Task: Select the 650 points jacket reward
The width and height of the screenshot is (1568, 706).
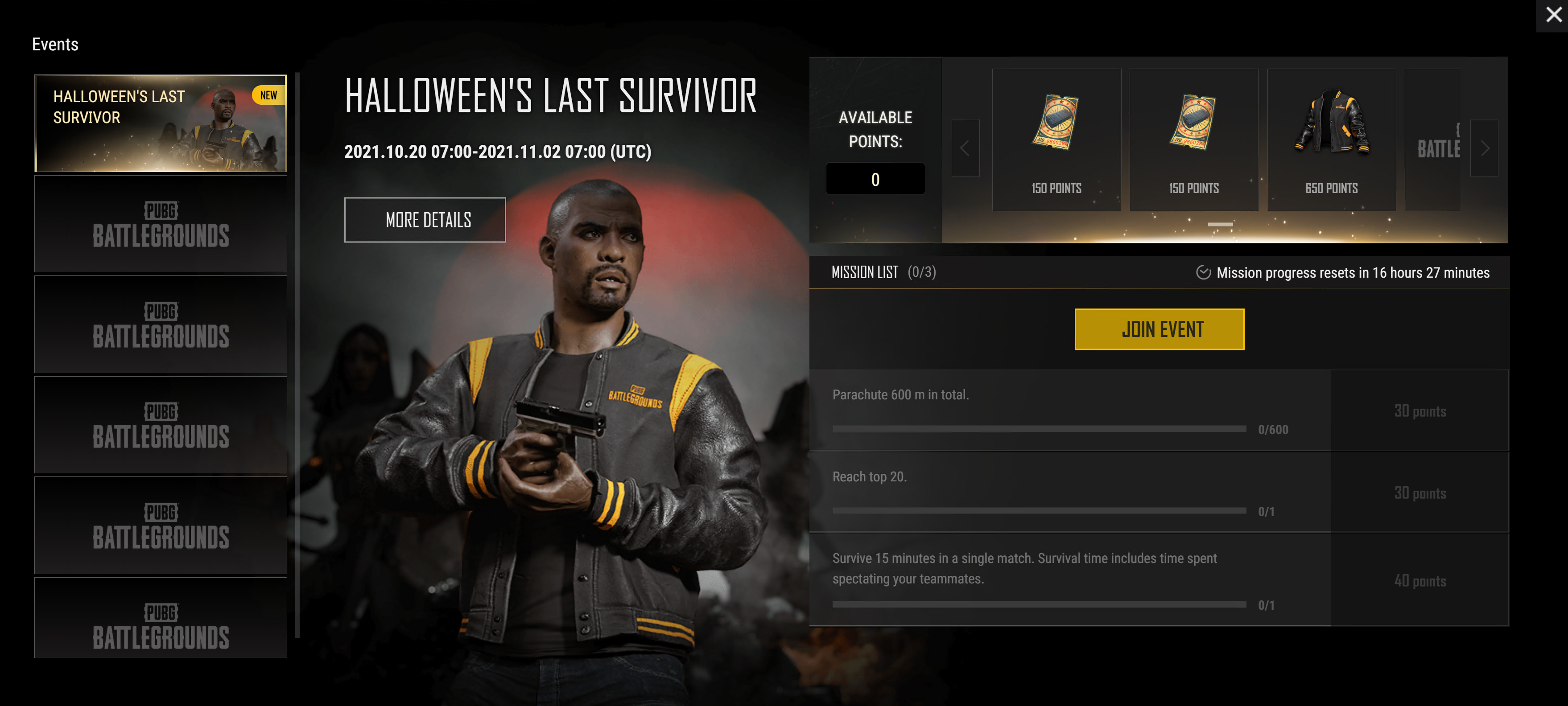Action: tap(1331, 140)
